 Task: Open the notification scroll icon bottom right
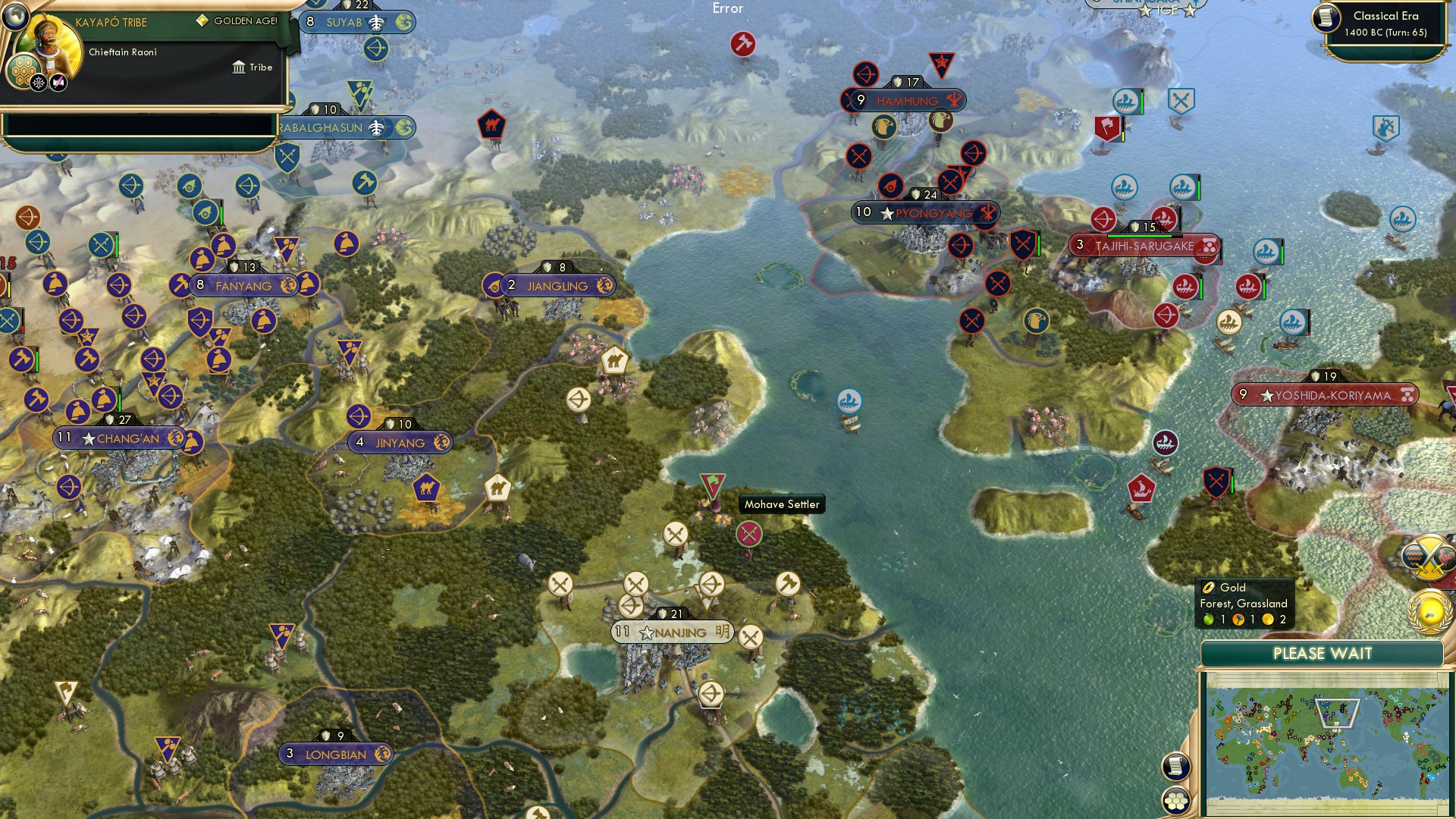tap(1176, 765)
